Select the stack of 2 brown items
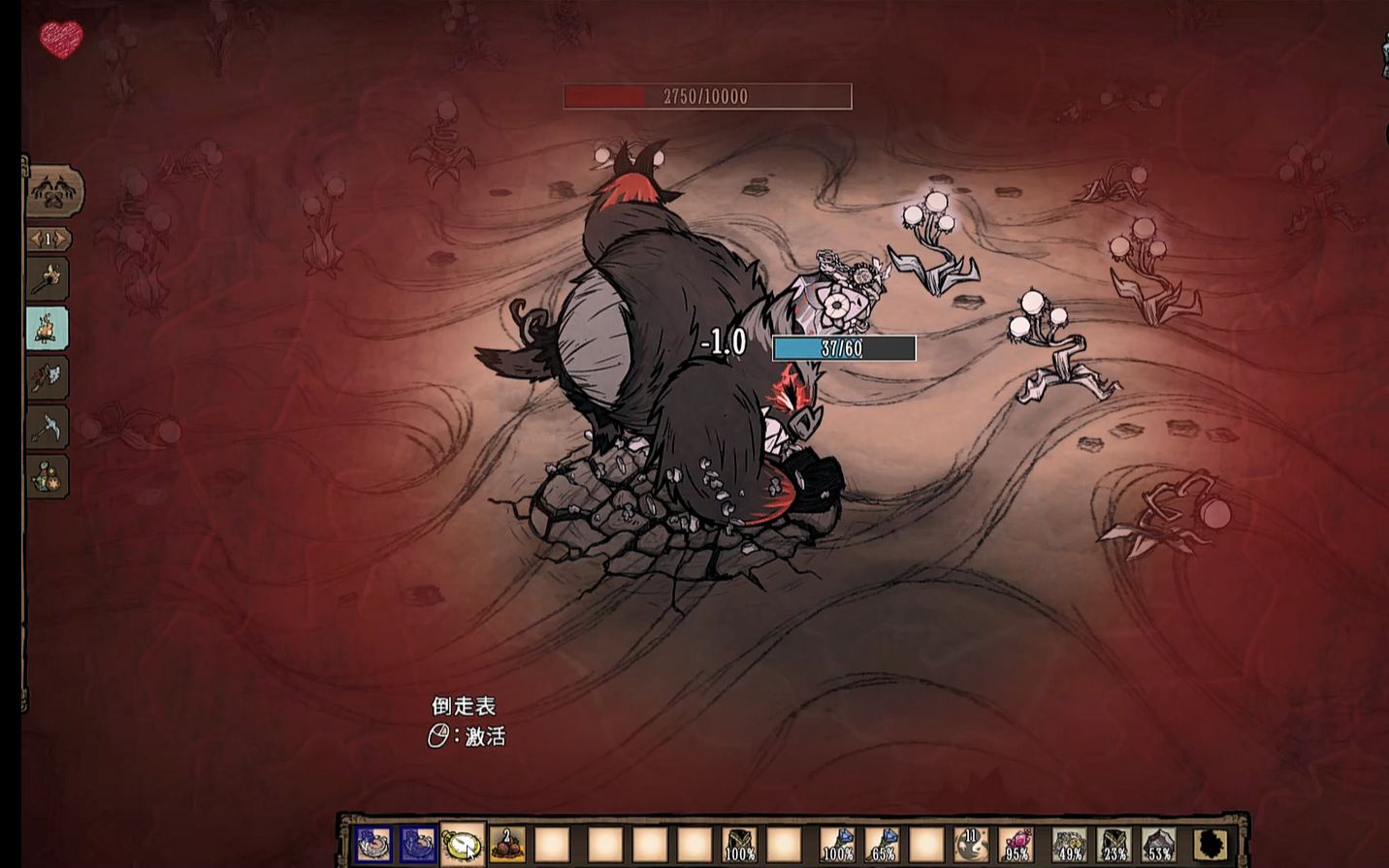 click(x=507, y=845)
